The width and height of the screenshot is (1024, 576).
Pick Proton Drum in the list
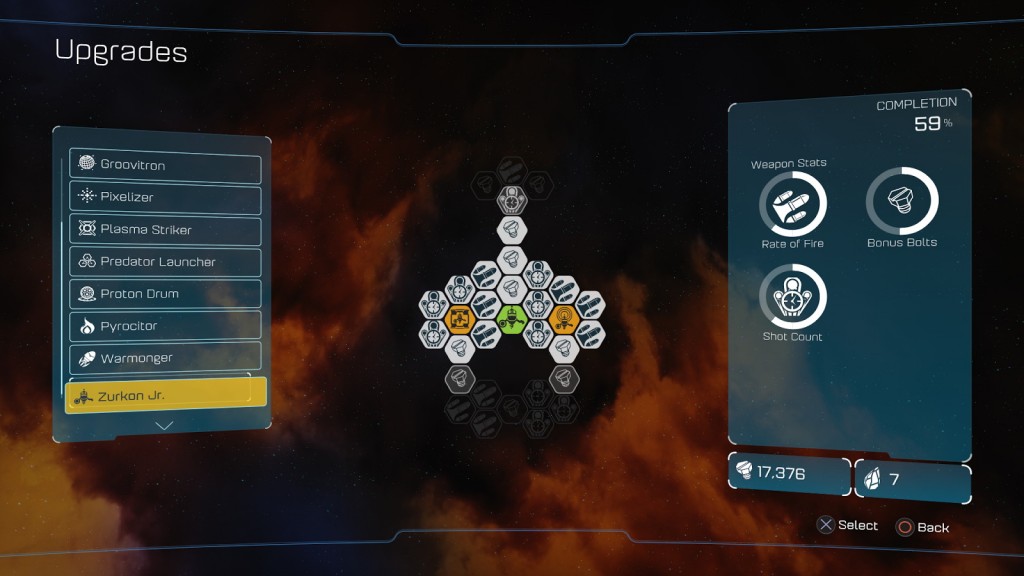[x=165, y=294]
